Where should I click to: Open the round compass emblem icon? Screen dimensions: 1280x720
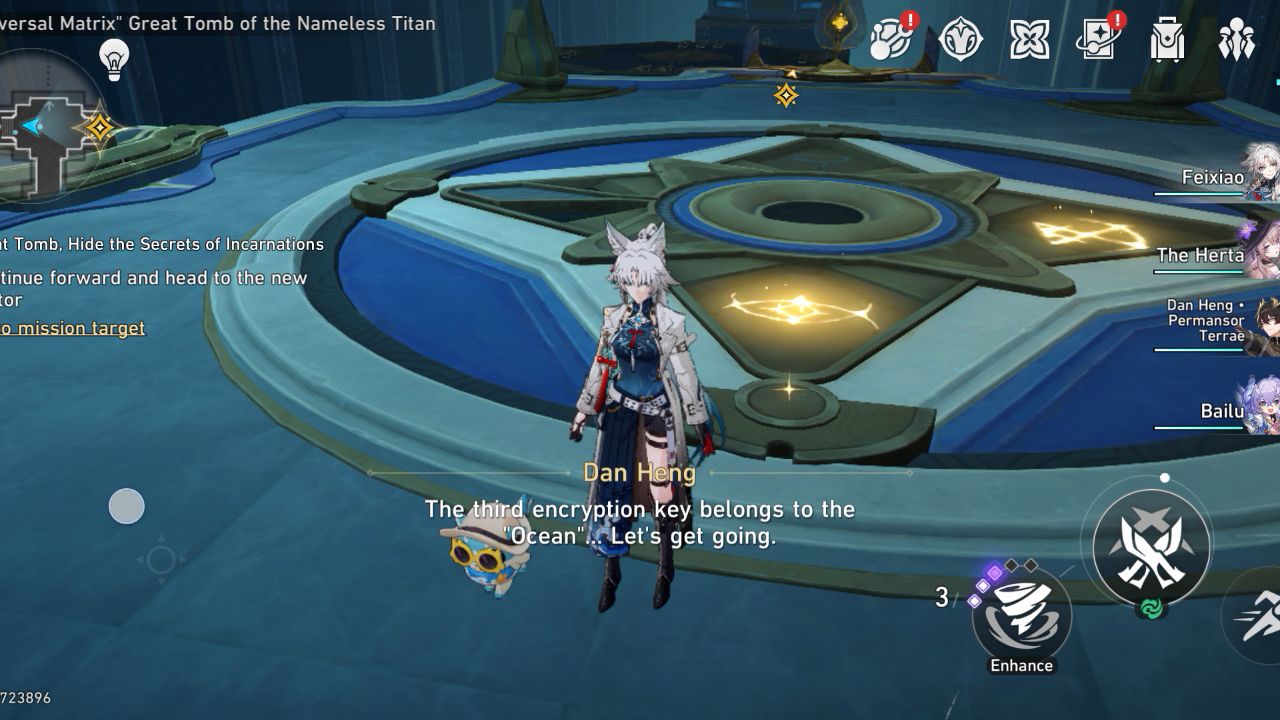[960, 40]
